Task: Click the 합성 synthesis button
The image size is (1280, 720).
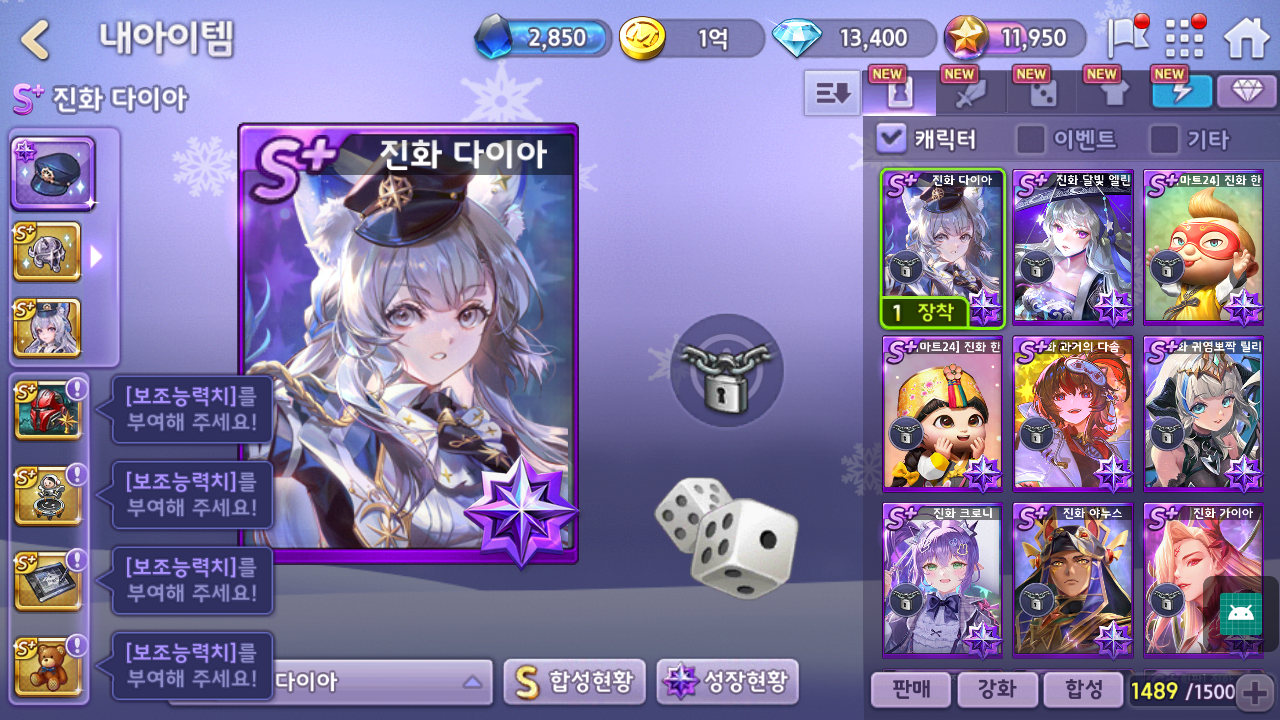Action: point(1082,689)
